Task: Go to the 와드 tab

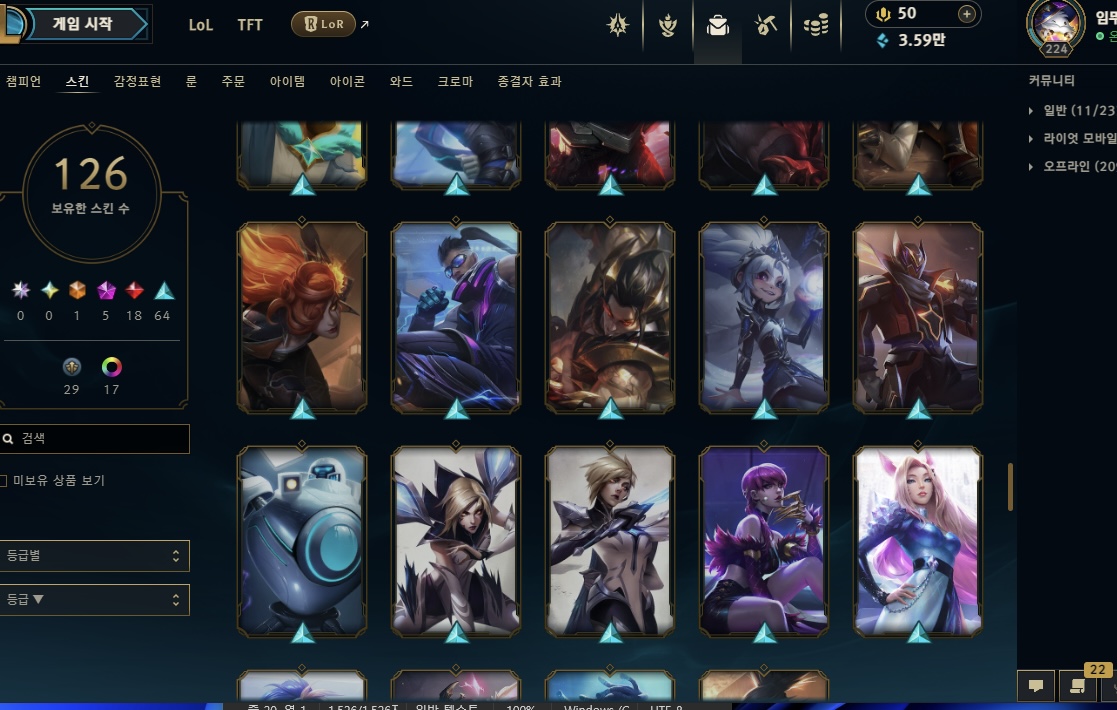Action: [x=401, y=82]
